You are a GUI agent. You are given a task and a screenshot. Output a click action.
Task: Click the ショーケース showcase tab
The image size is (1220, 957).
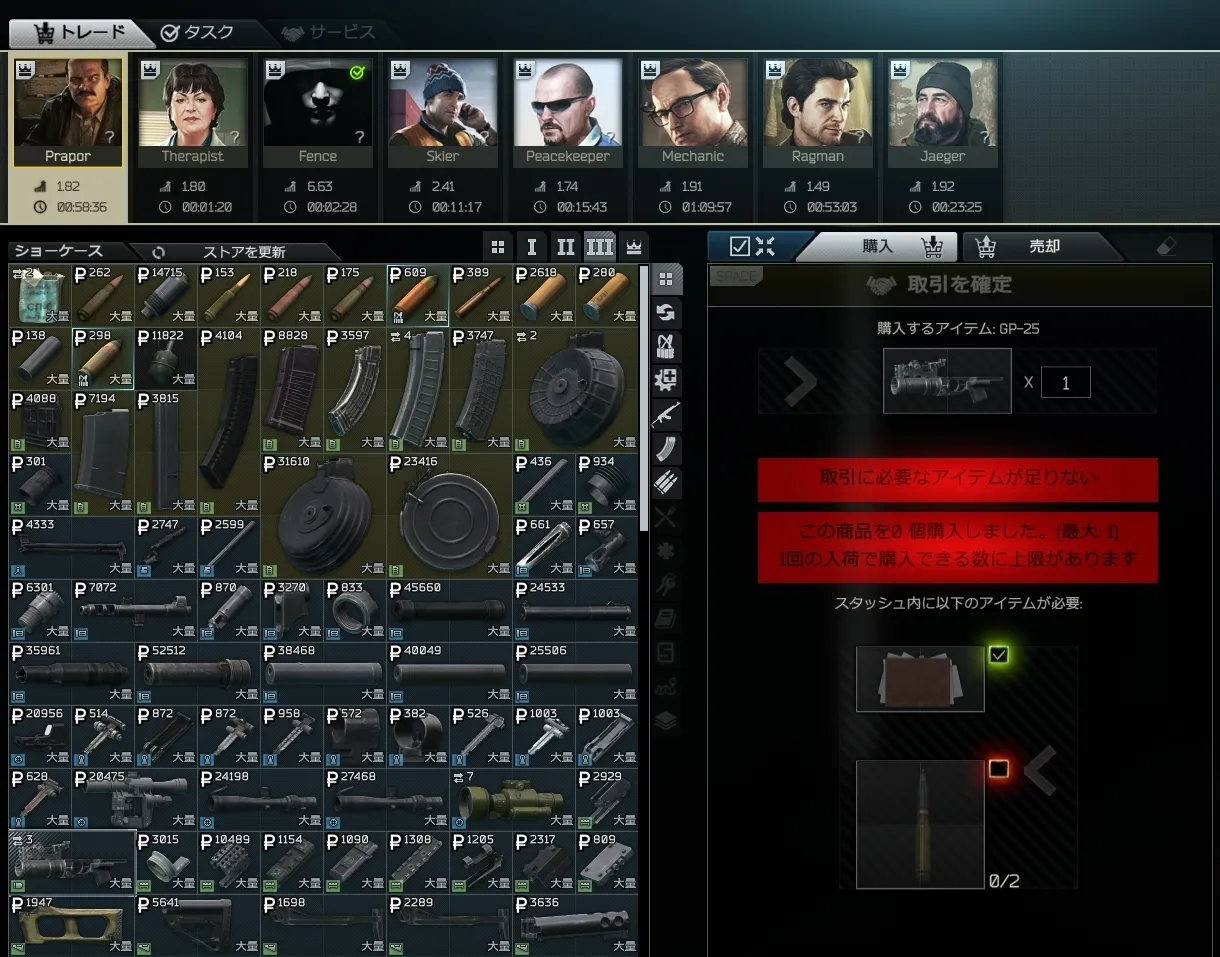(x=59, y=251)
